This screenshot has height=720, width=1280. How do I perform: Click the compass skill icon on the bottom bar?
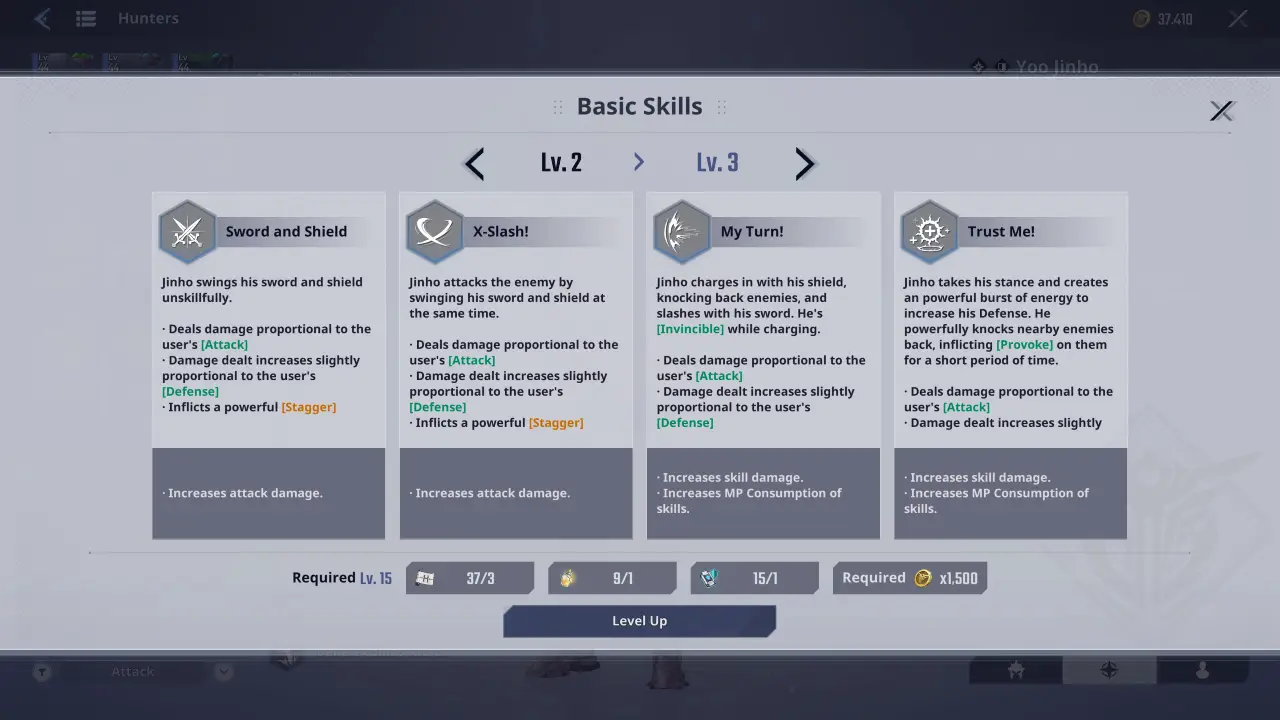point(1109,671)
